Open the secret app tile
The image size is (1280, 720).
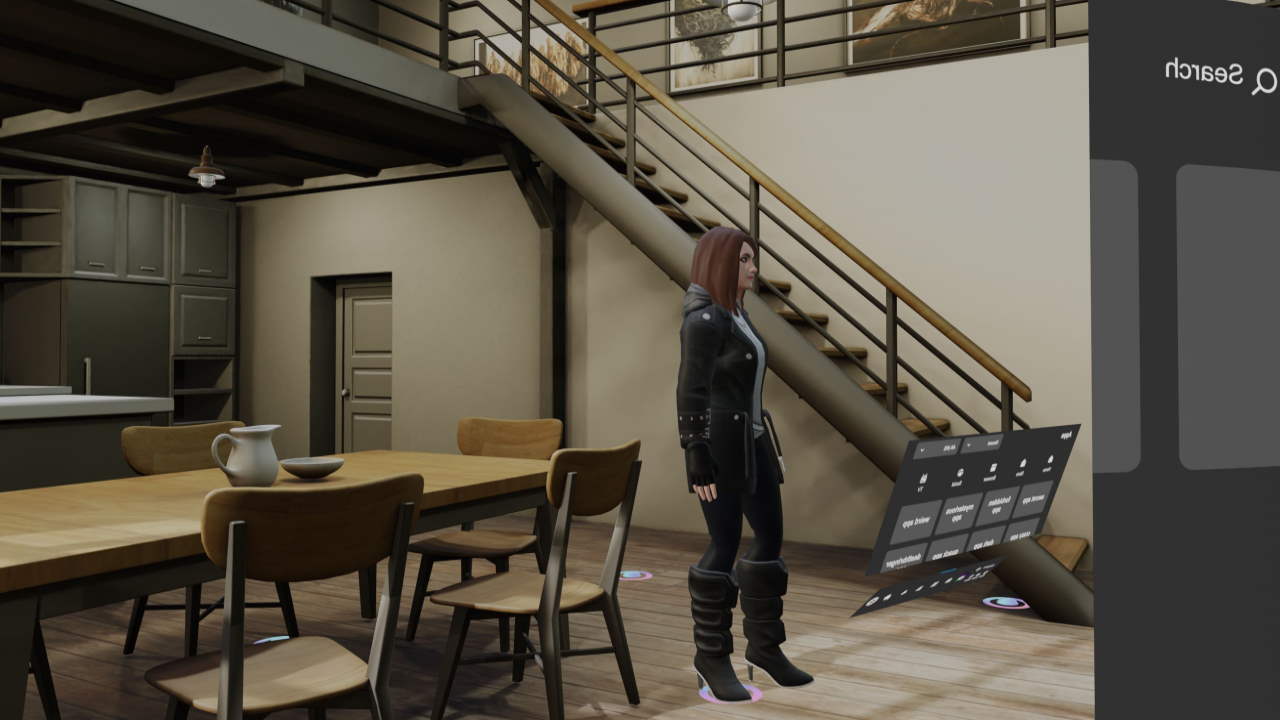1030,499
